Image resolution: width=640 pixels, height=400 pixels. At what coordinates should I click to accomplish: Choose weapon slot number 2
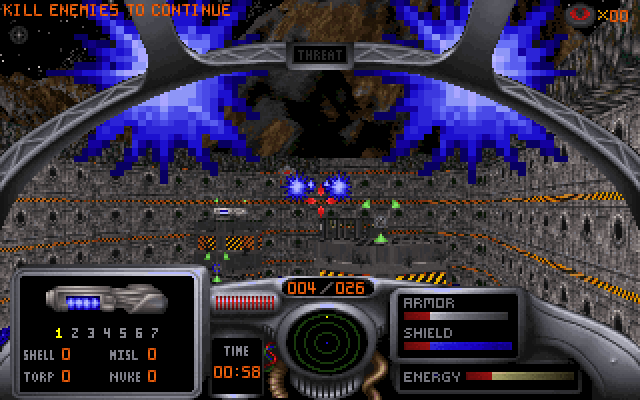tap(75, 333)
